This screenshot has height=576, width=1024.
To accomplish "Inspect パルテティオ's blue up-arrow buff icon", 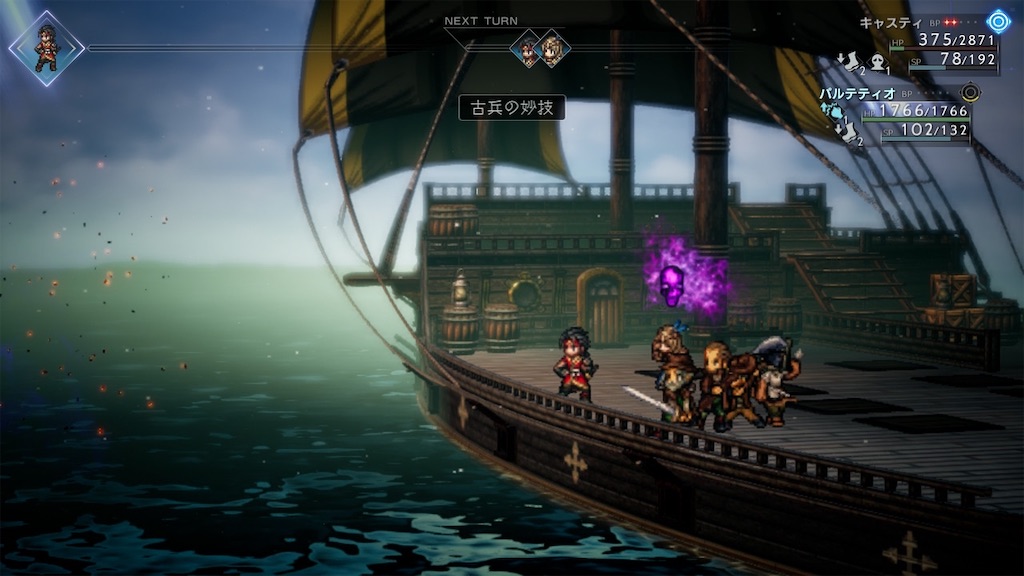I will pos(832,110).
